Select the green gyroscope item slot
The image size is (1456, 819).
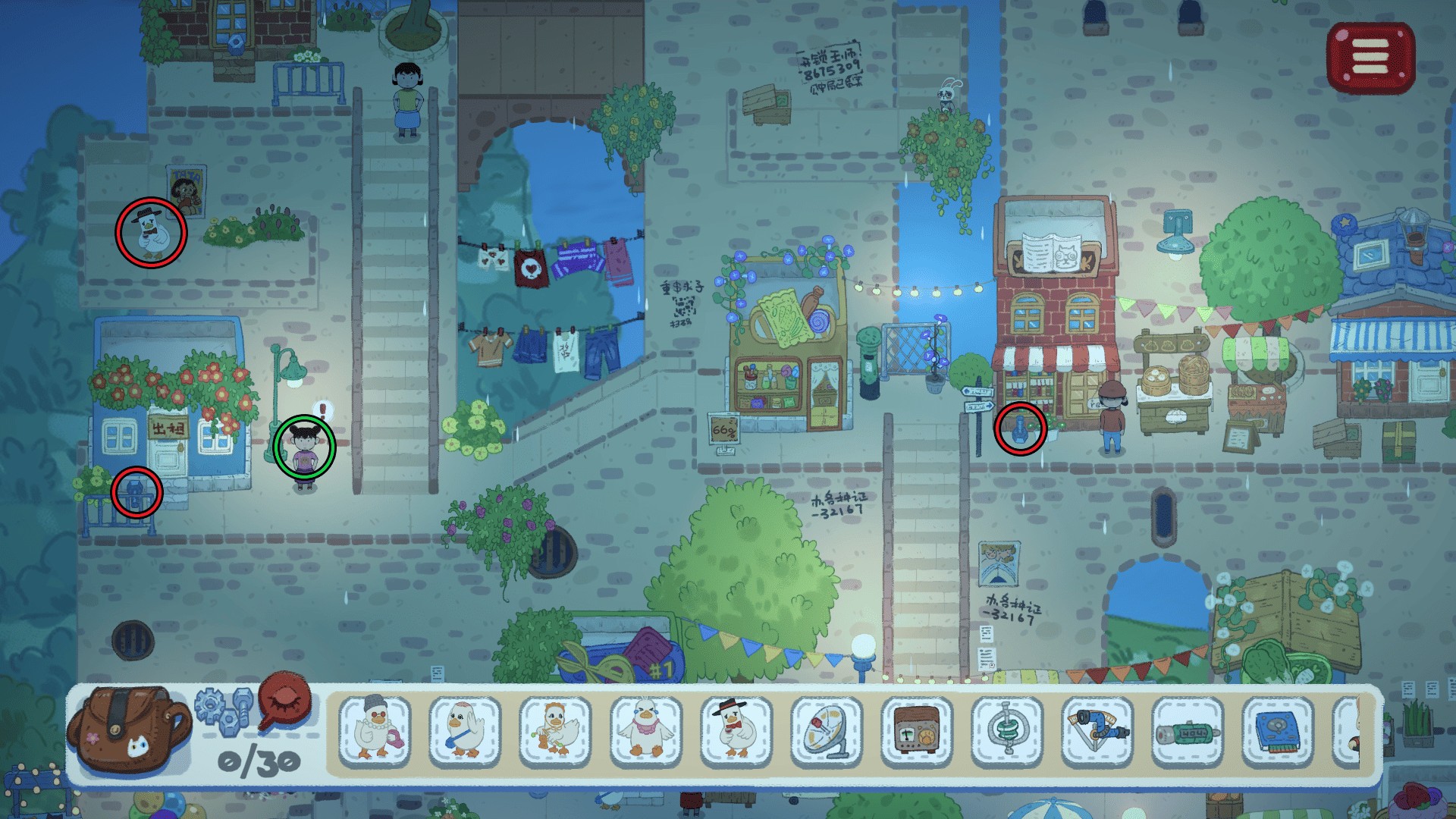coord(1007,730)
